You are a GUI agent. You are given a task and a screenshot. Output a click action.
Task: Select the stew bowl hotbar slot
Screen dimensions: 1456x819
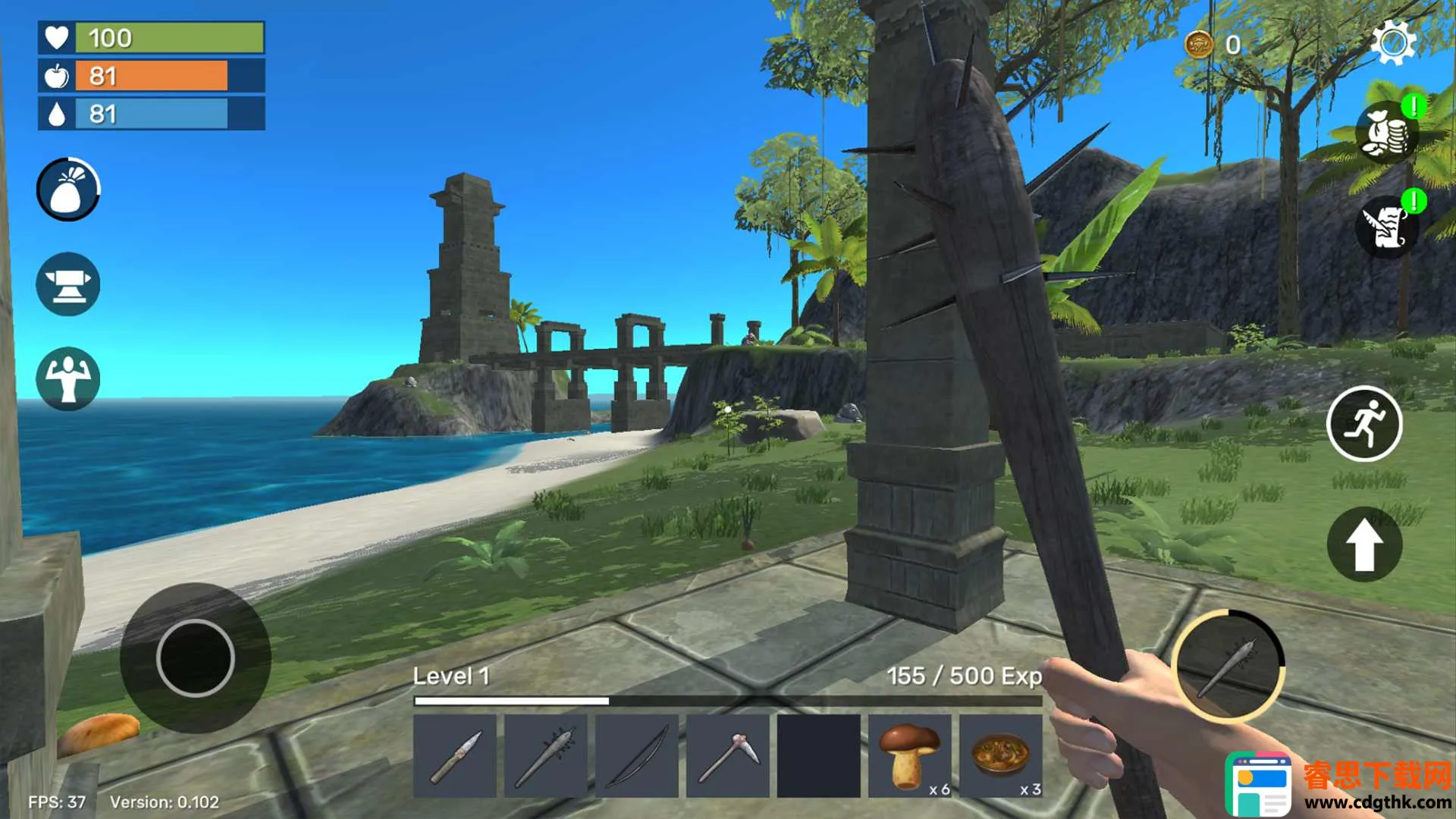1001,756
